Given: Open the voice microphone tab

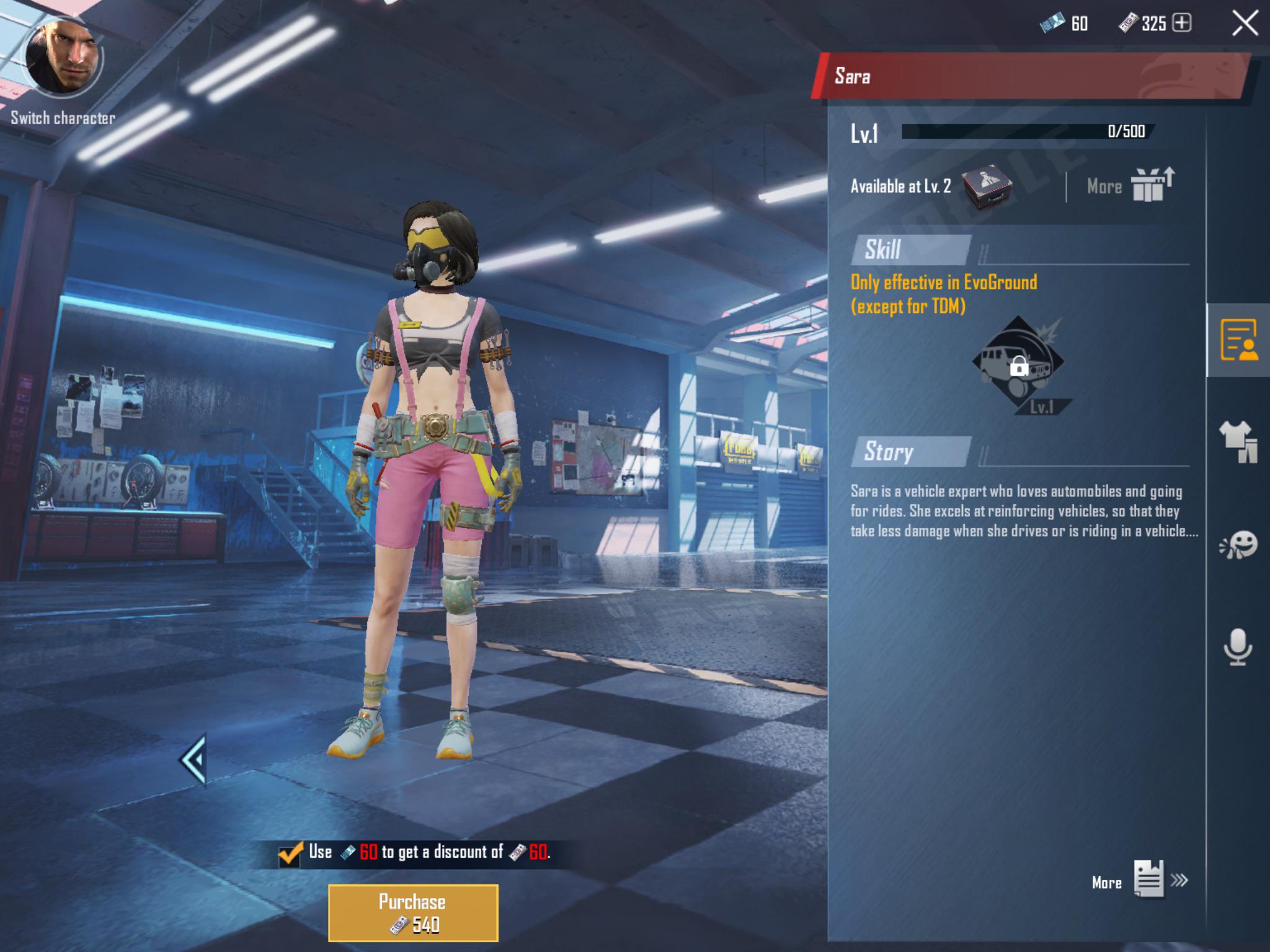Looking at the screenshot, I should pyautogui.click(x=1238, y=647).
